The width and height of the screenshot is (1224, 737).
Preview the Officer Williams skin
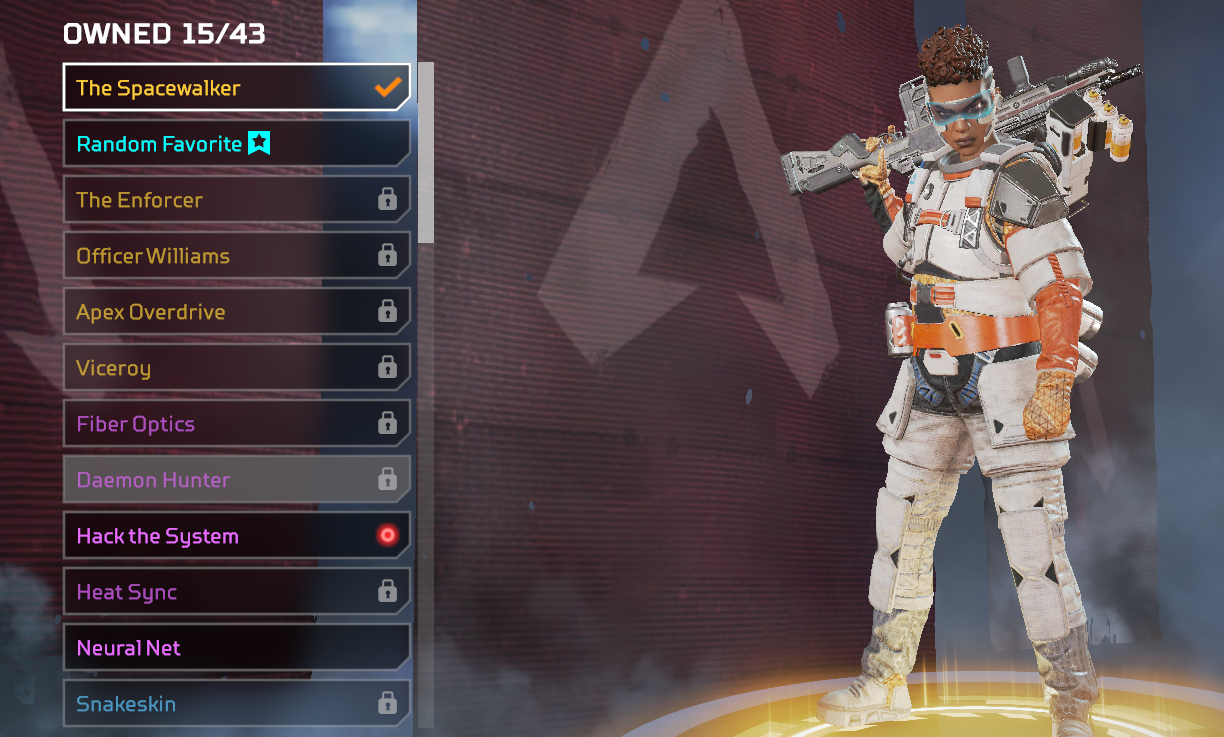[236, 256]
